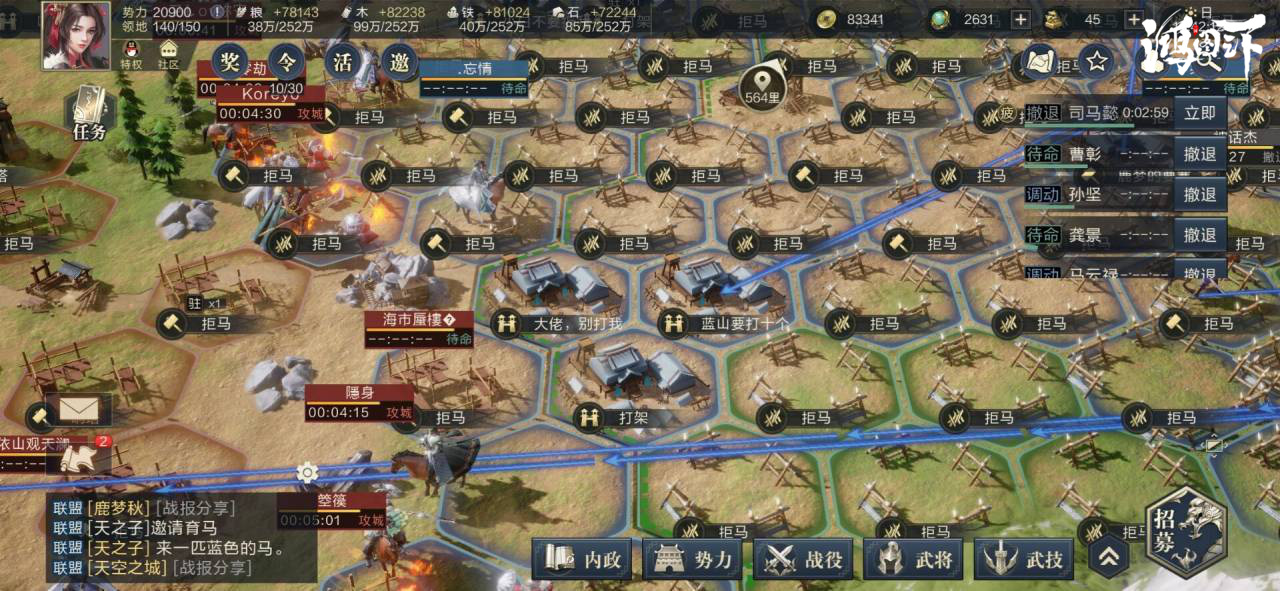Click 立即 to instantly finish 司马懿's retreat
This screenshot has width=1280, height=591.
click(x=1200, y=113)
